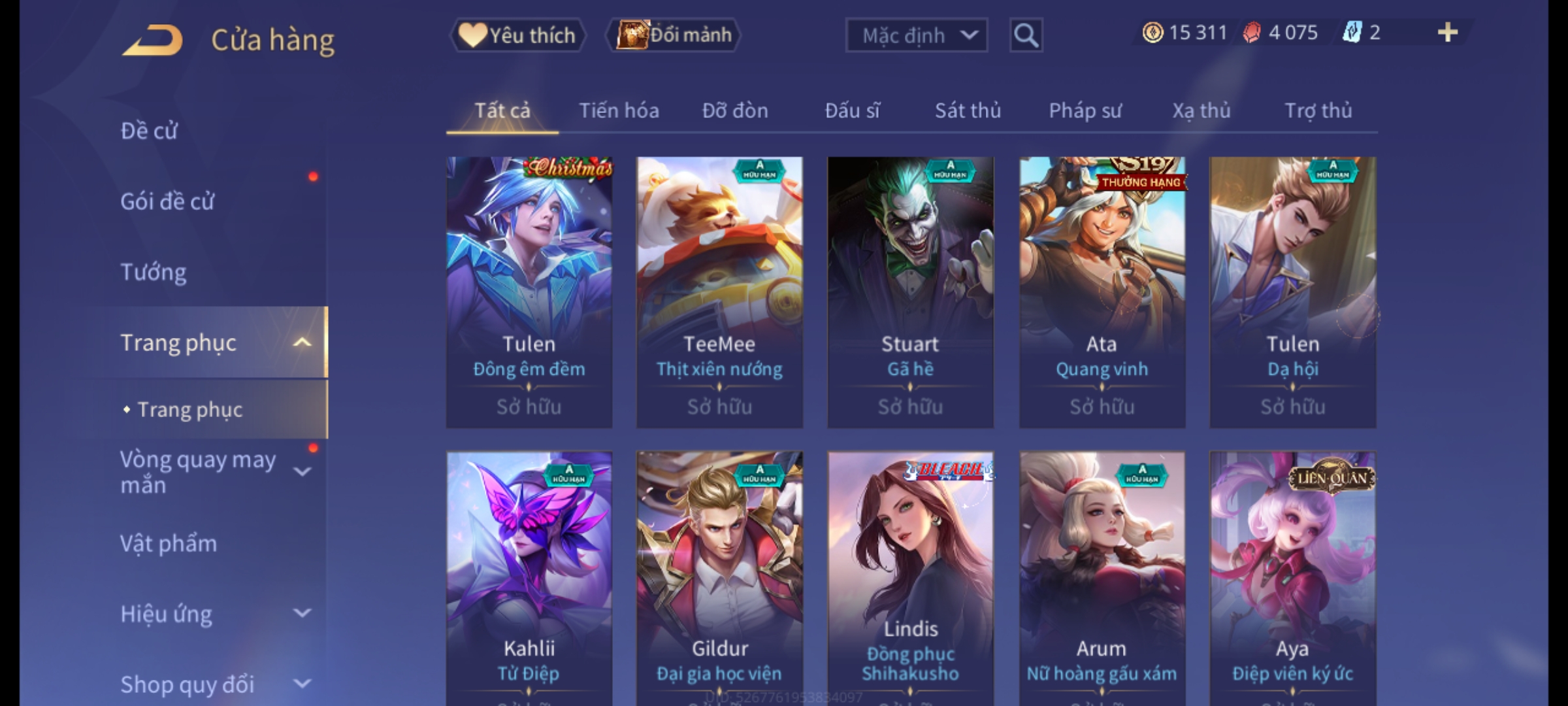Select the Vật phẩm menu entry
This screenshot has width=1568, height=706.
coord(169,544)
